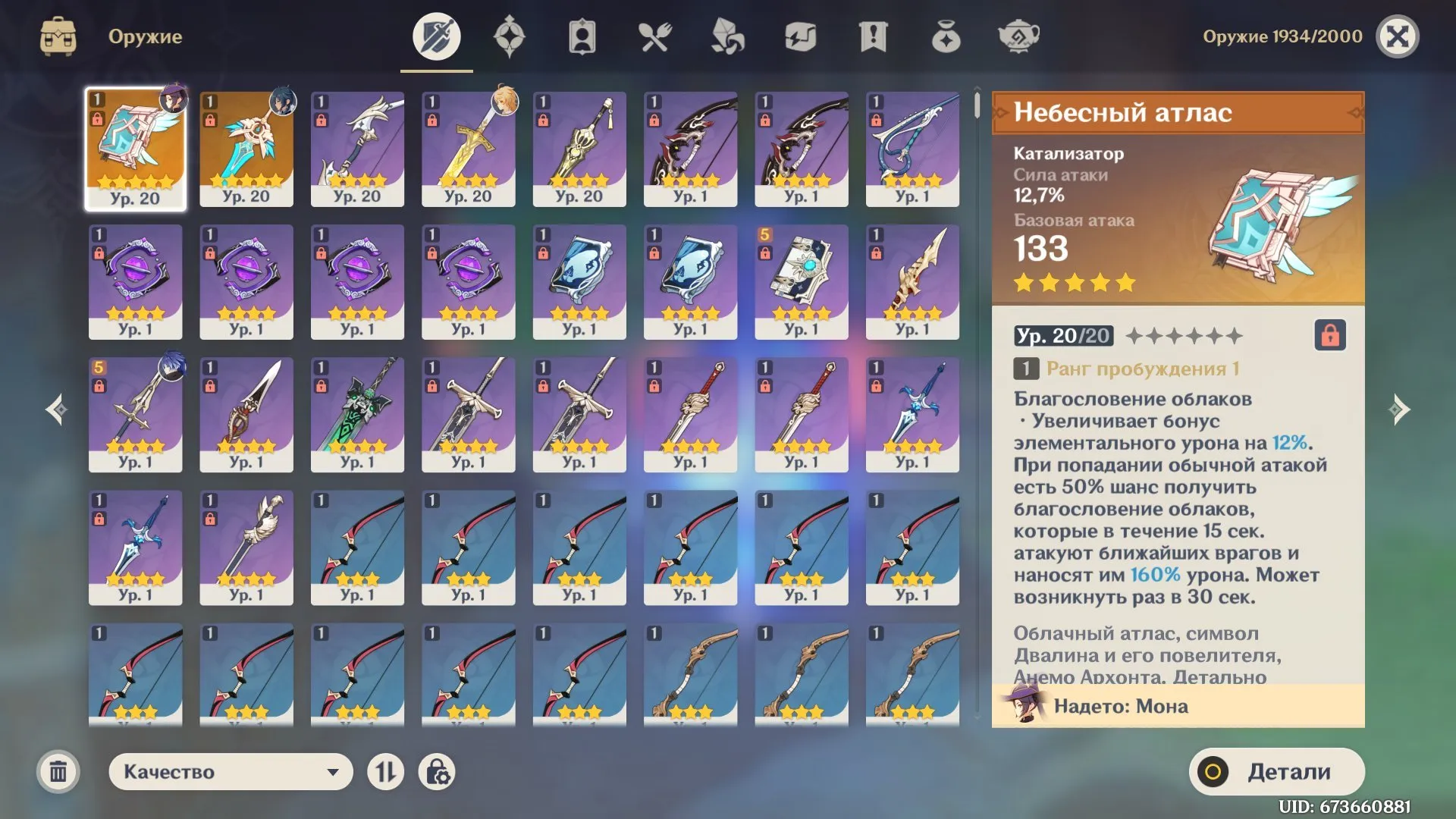1456x819 pixels.
Task: Open the teapot Furnishings tab icon
Action: (x=1019, y=36)
